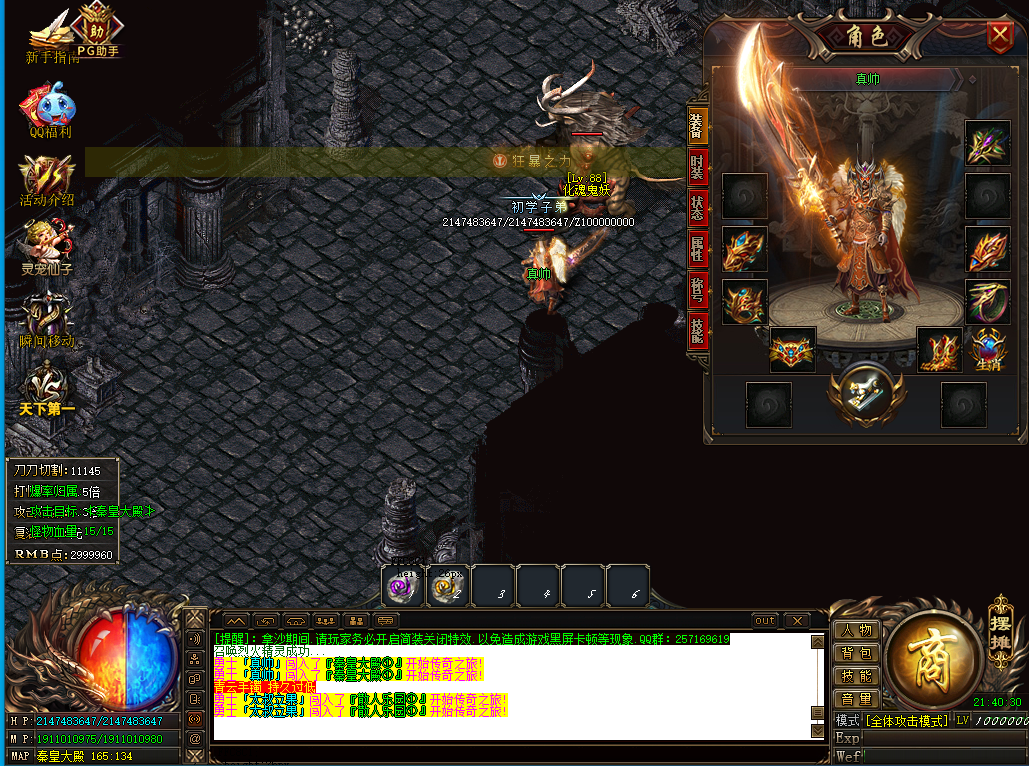Close the 角色 character panel
Viewport: 1029px width, 766px height.
click(x=999, y=37)
